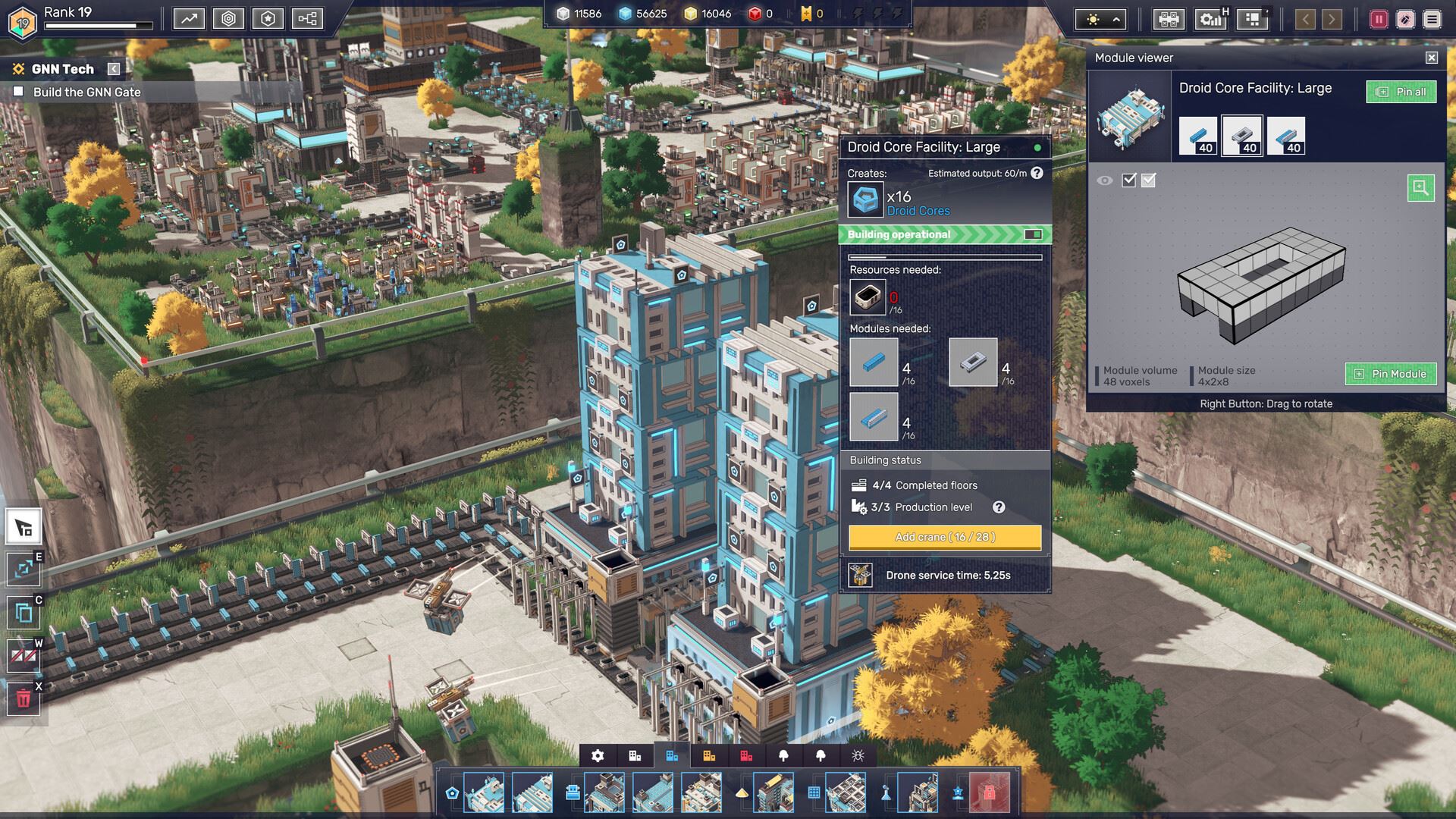The width and height of the screenshot is (1456, 819).
Task: Open the statistics graph from the top bar
Action: (189, 18)
